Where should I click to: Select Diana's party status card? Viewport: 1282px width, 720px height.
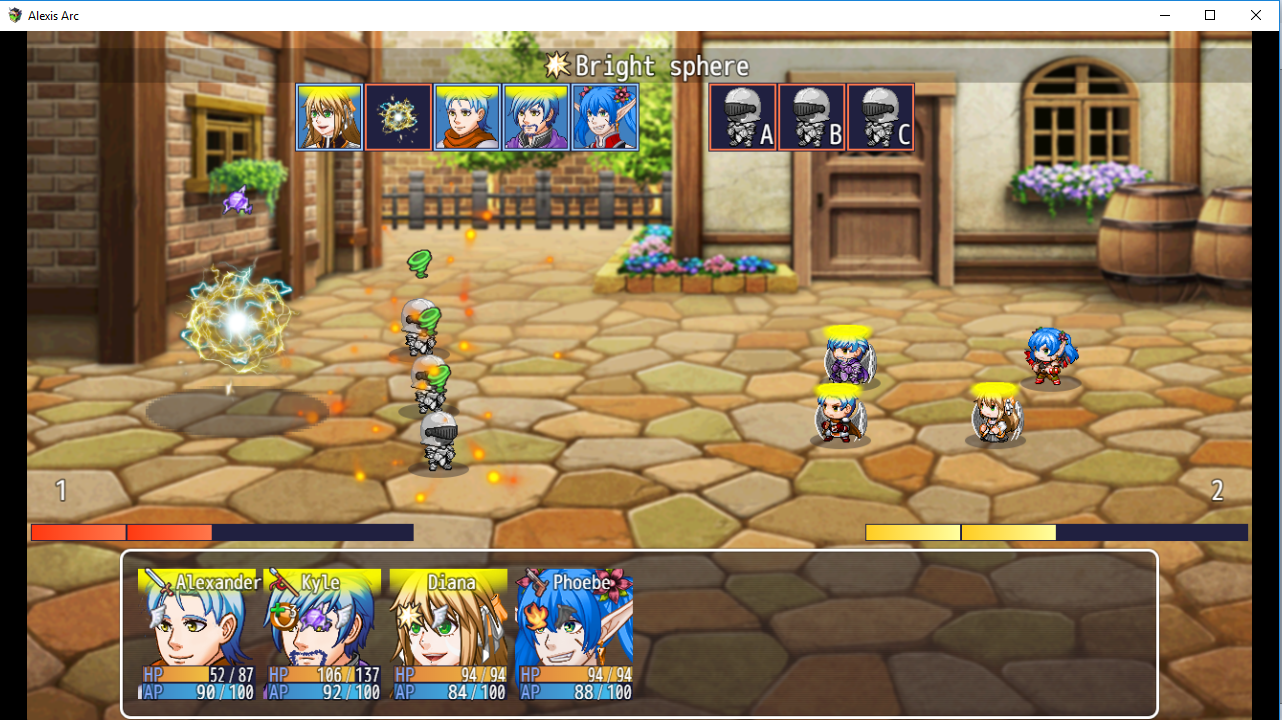tap(449, 634)
